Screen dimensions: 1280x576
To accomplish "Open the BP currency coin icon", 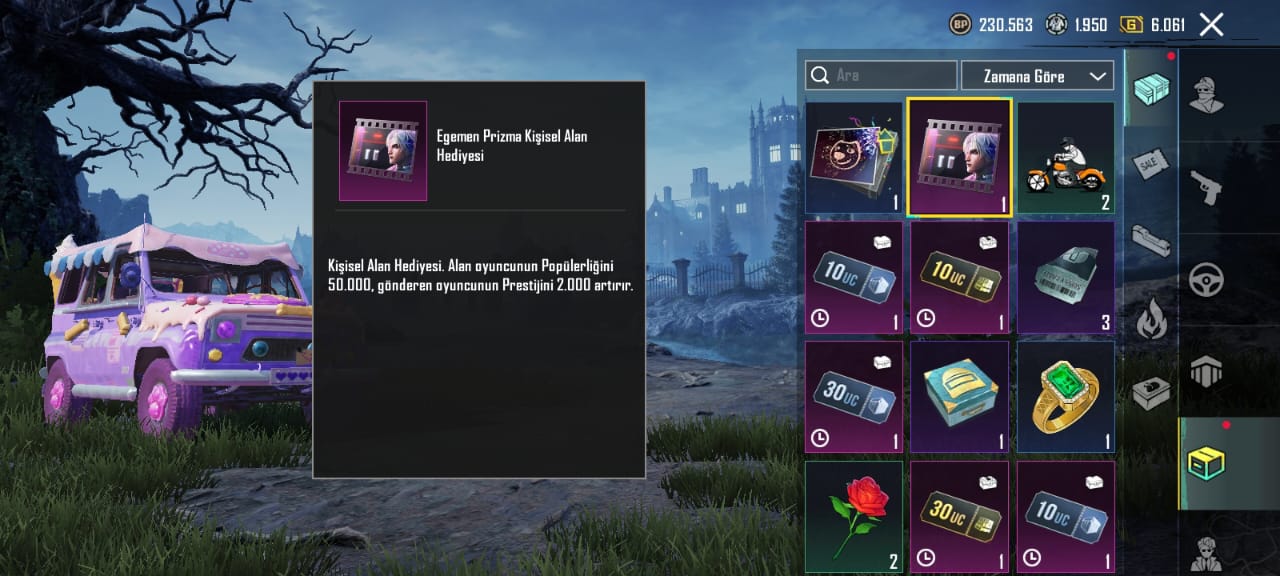I will coord(960,25).
